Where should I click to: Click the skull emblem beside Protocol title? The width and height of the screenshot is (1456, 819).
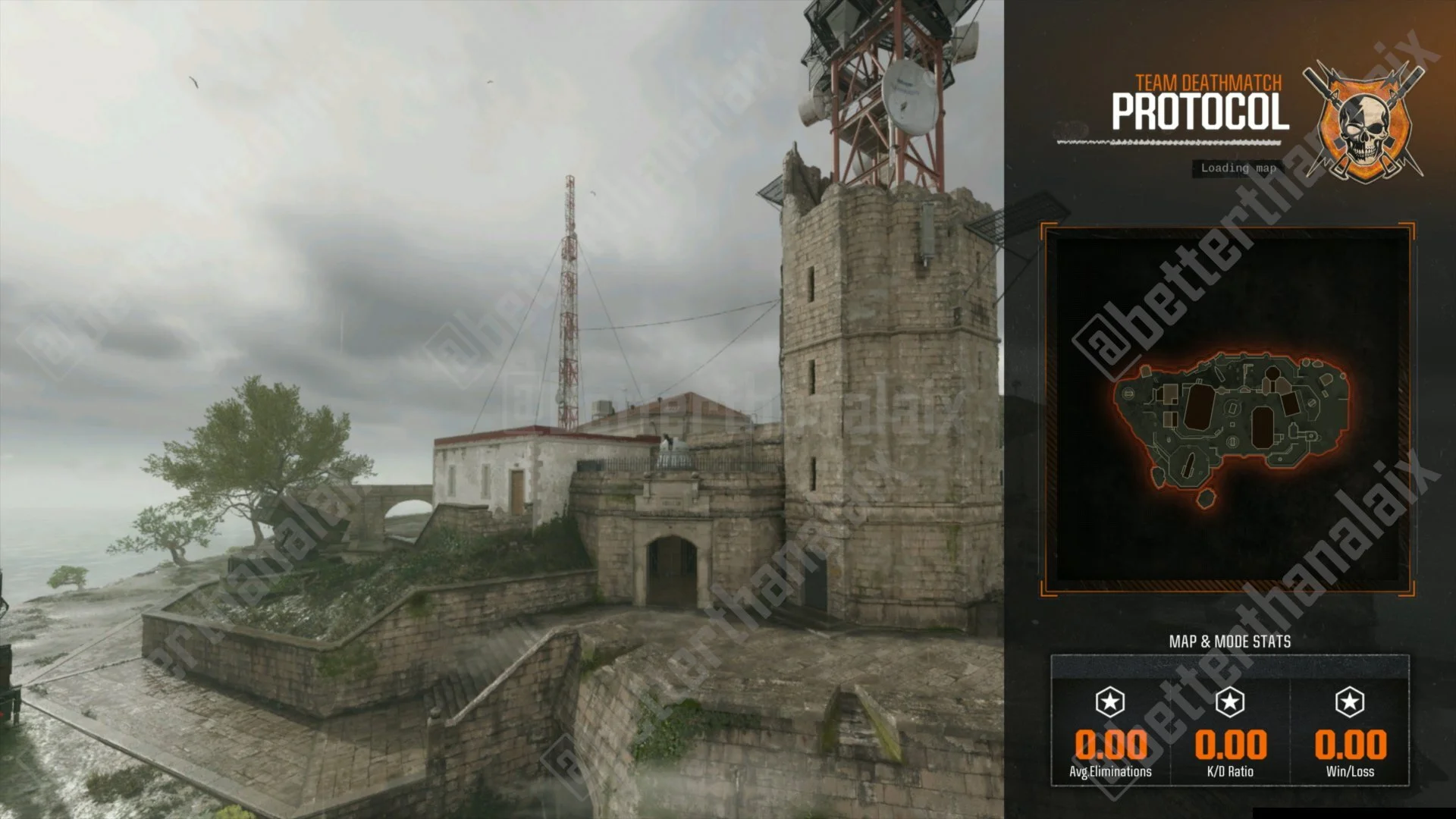(x=1364, y=121)
